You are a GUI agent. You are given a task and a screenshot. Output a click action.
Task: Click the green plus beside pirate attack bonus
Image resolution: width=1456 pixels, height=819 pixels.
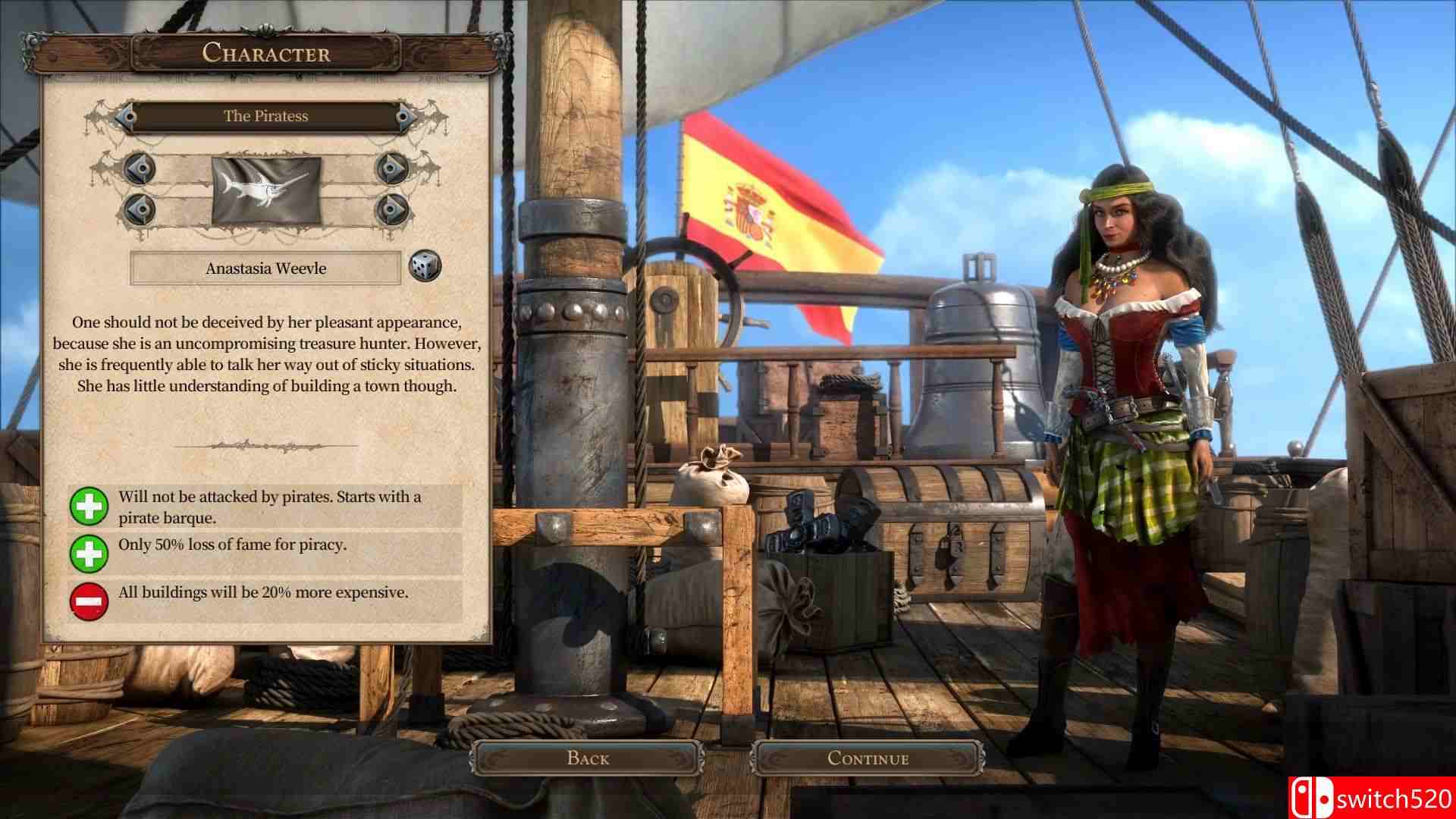89,507
